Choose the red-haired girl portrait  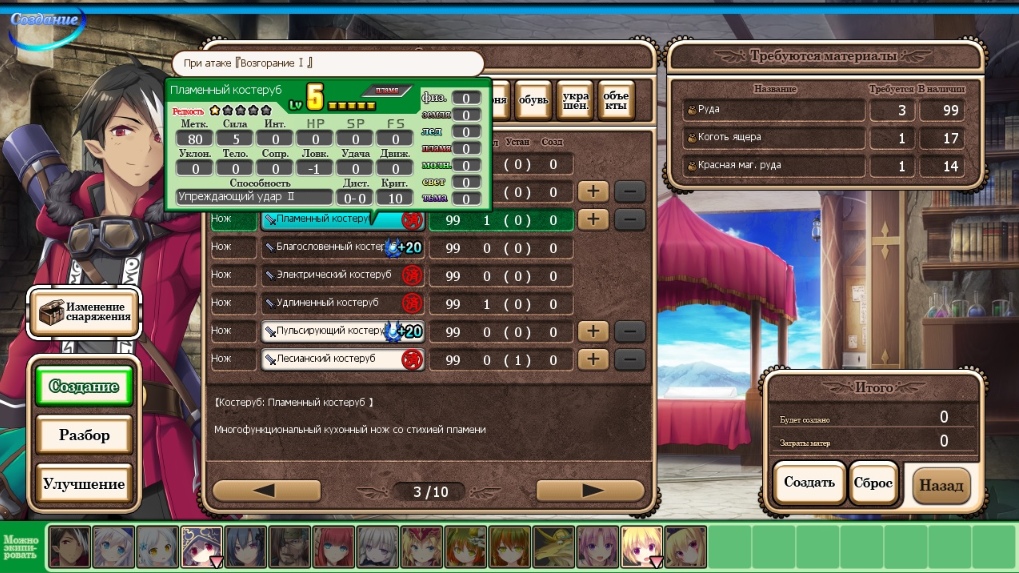click(x=335, y=546)
